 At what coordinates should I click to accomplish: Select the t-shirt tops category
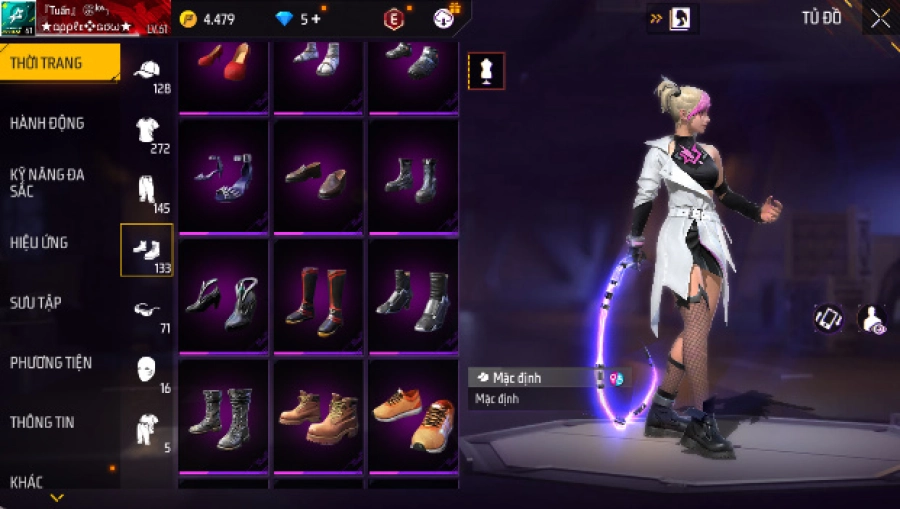[147, 131]
